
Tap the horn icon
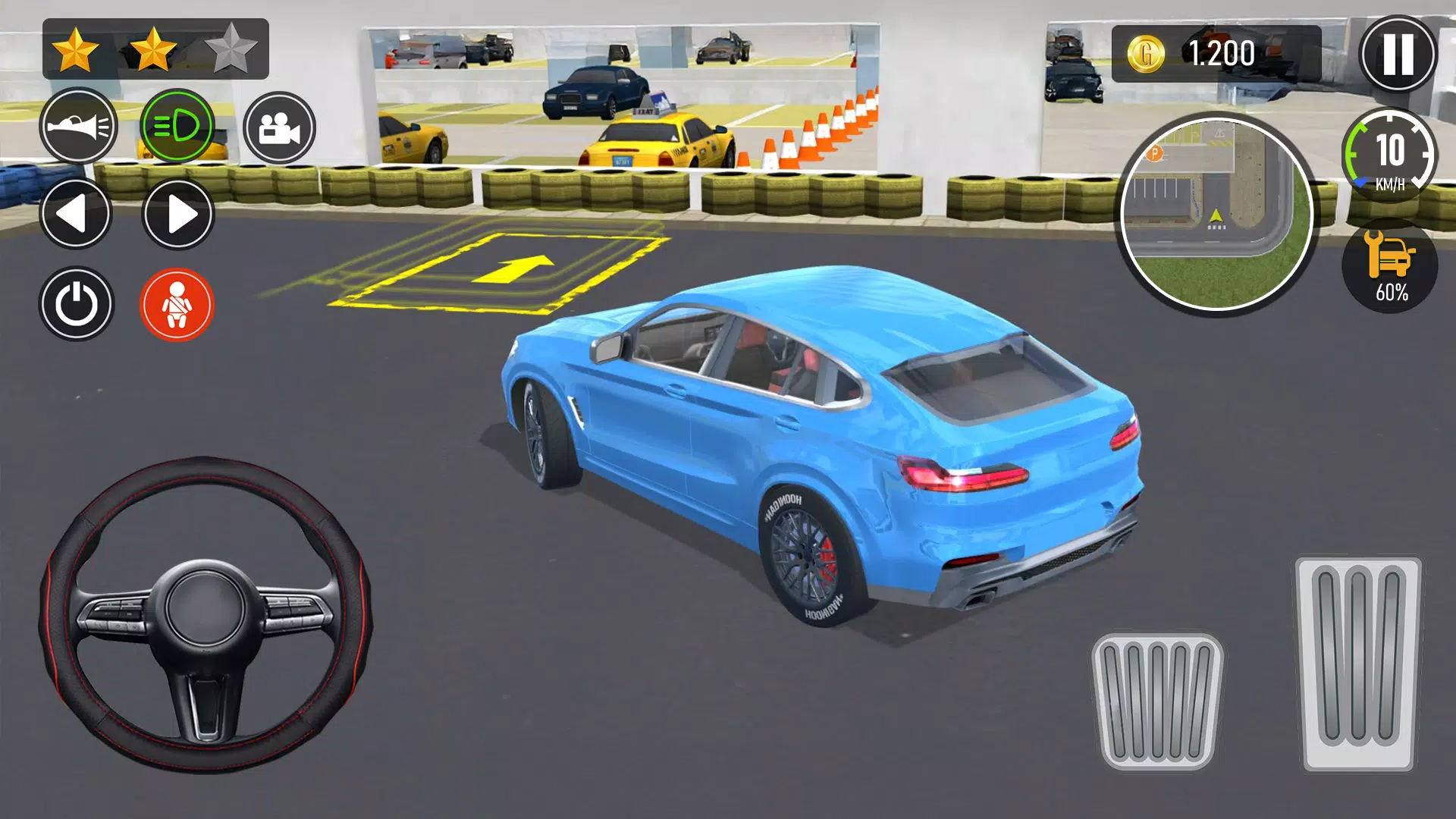(x=82, y=127)
